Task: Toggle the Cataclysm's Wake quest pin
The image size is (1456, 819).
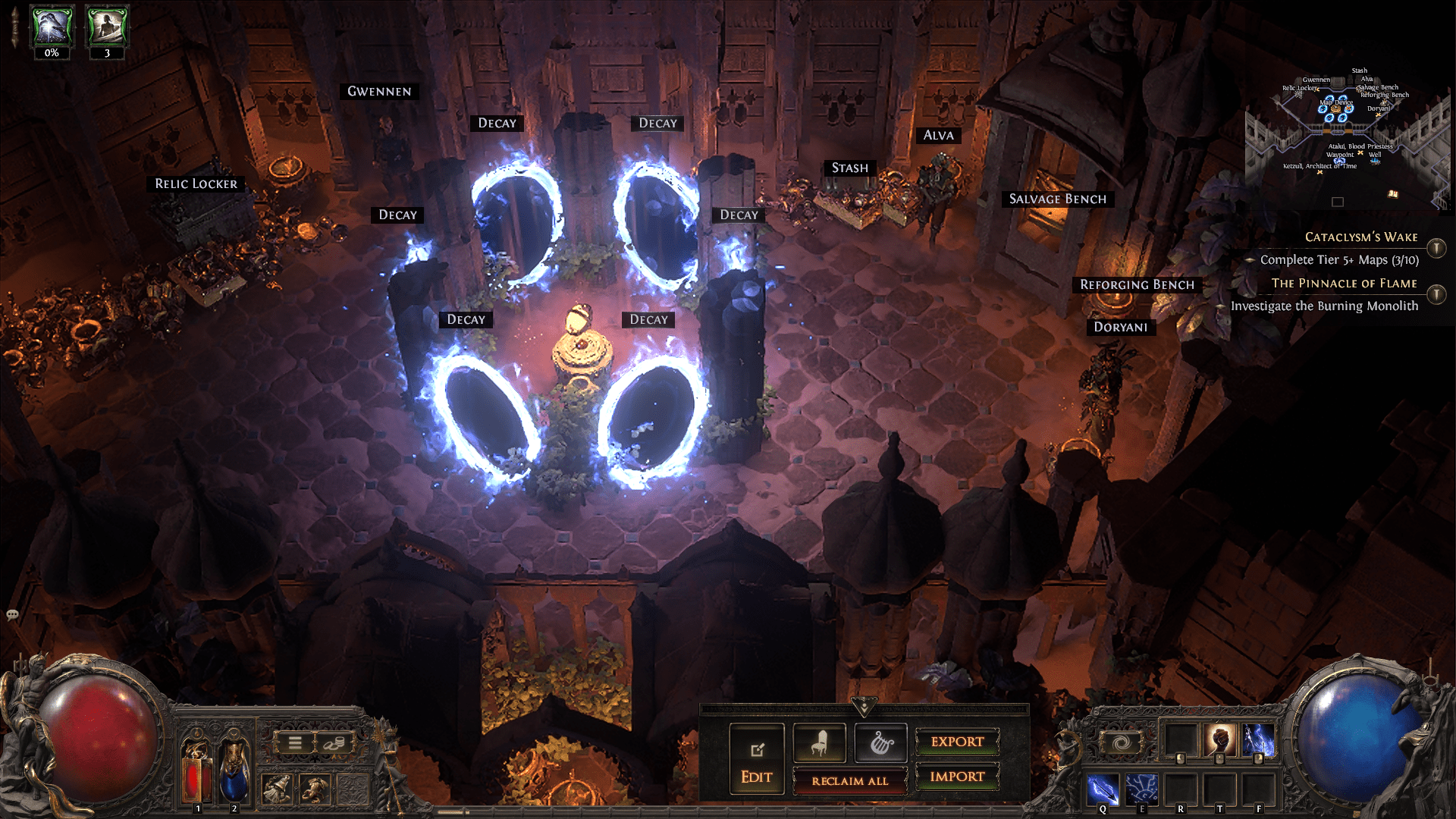Action: click(x=1436, y=249)
